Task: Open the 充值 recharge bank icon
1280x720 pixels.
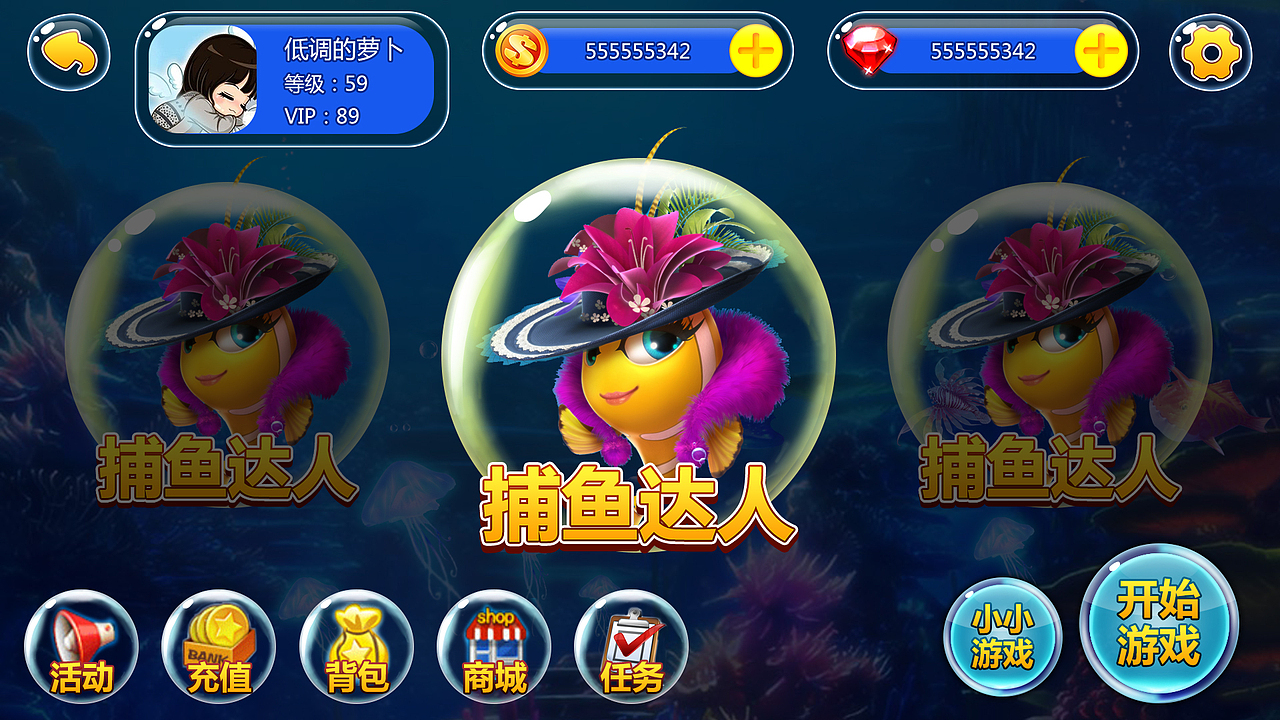Action: [218, 648]
